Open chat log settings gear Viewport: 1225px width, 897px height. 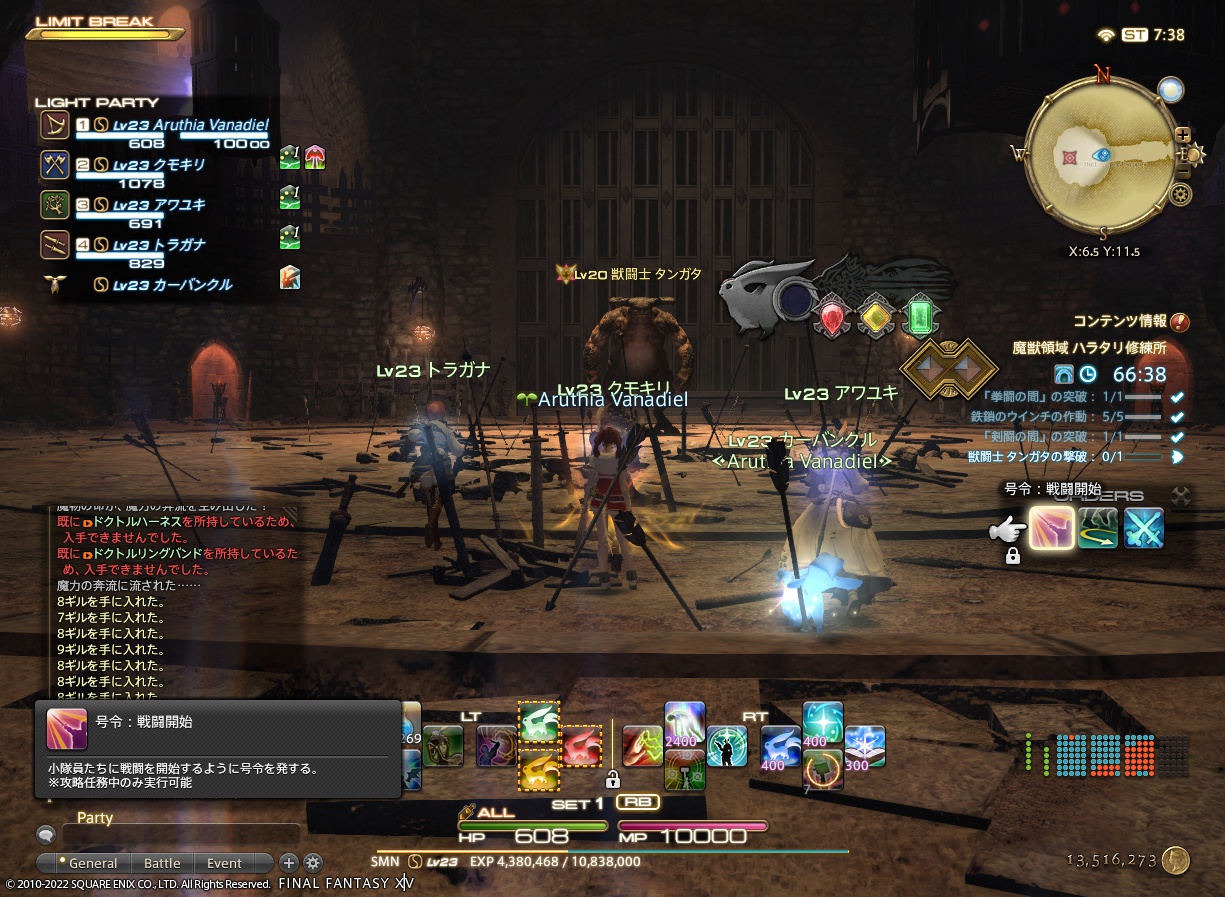click(x=313, y=863)
